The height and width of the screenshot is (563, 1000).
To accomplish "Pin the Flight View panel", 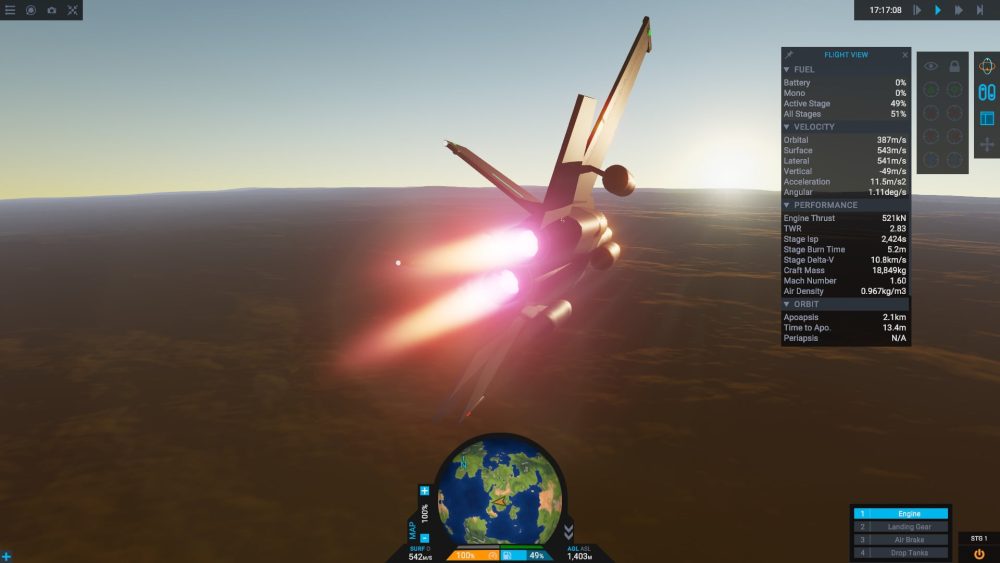I will click(789, 55).
